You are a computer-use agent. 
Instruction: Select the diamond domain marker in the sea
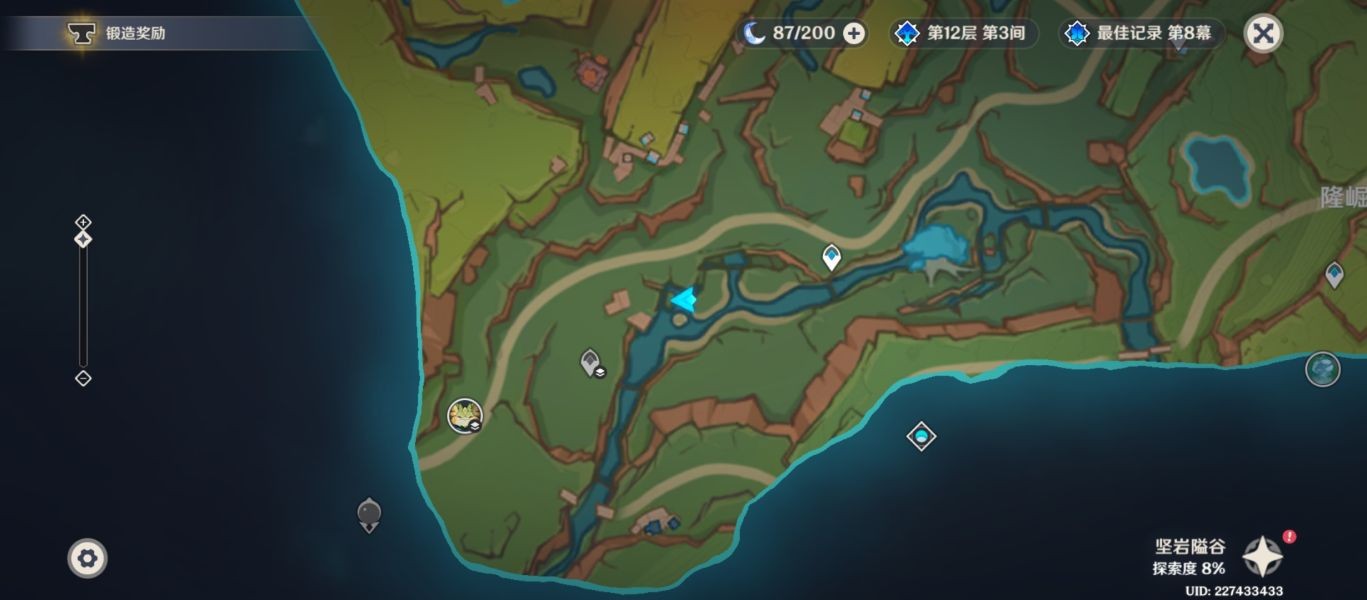pos(921,436)
